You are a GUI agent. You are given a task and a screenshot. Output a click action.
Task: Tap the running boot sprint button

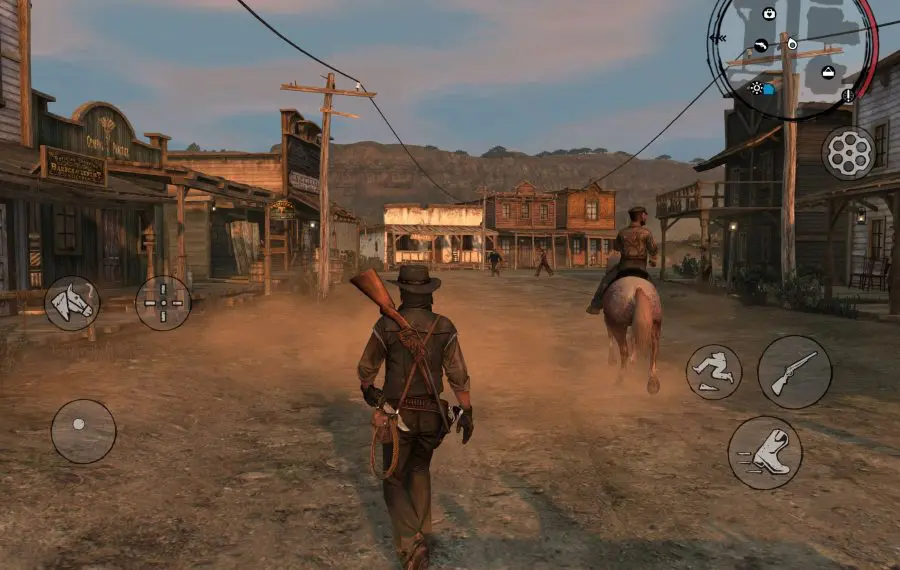765,452
